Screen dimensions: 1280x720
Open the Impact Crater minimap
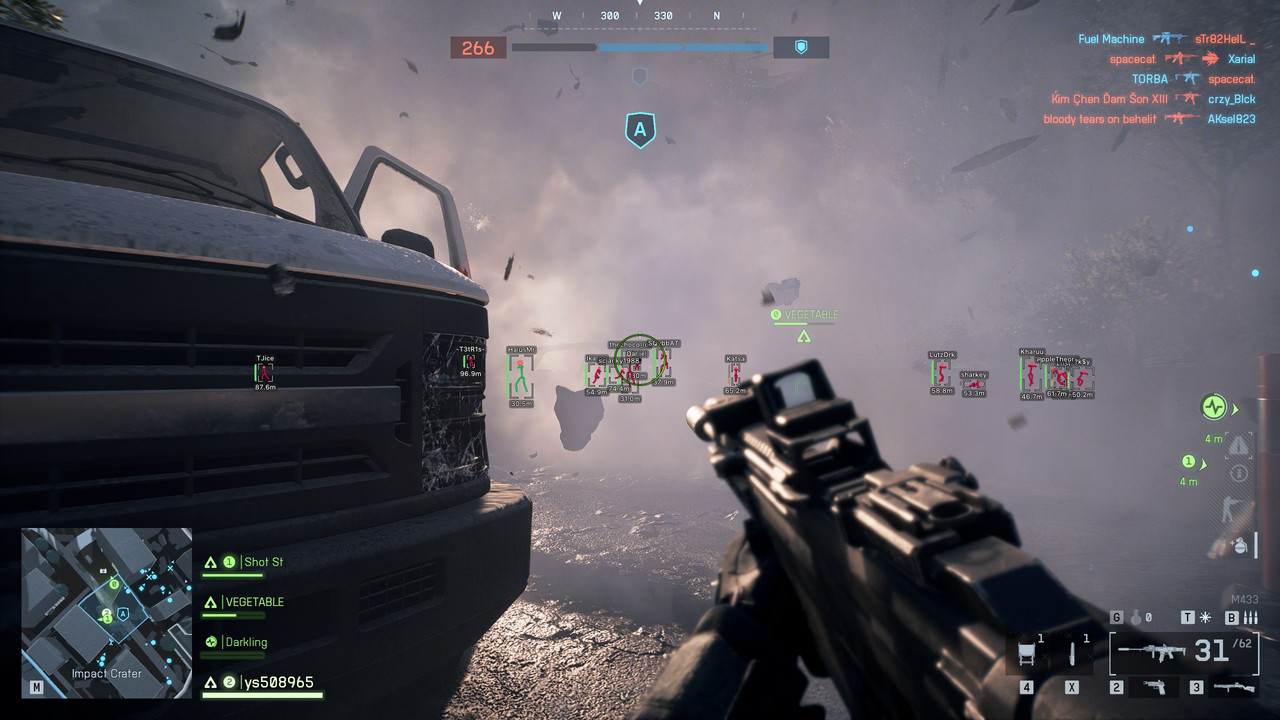(106, 614)
